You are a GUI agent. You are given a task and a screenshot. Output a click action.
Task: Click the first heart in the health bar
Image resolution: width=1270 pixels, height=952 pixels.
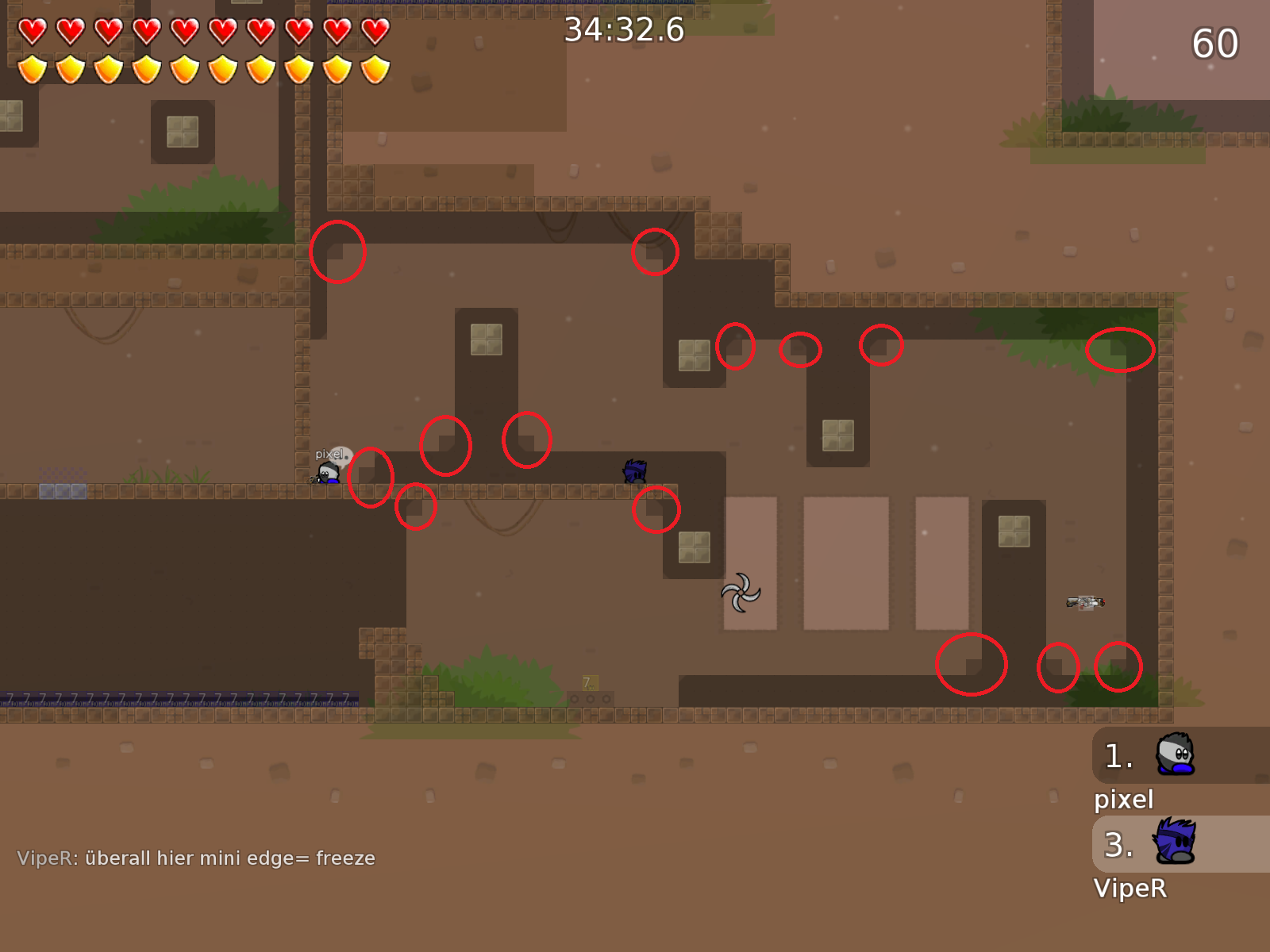33,32
